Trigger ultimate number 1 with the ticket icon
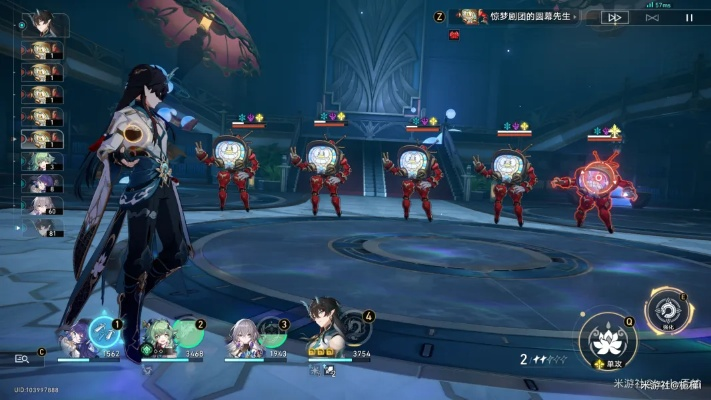 (104, 332)
